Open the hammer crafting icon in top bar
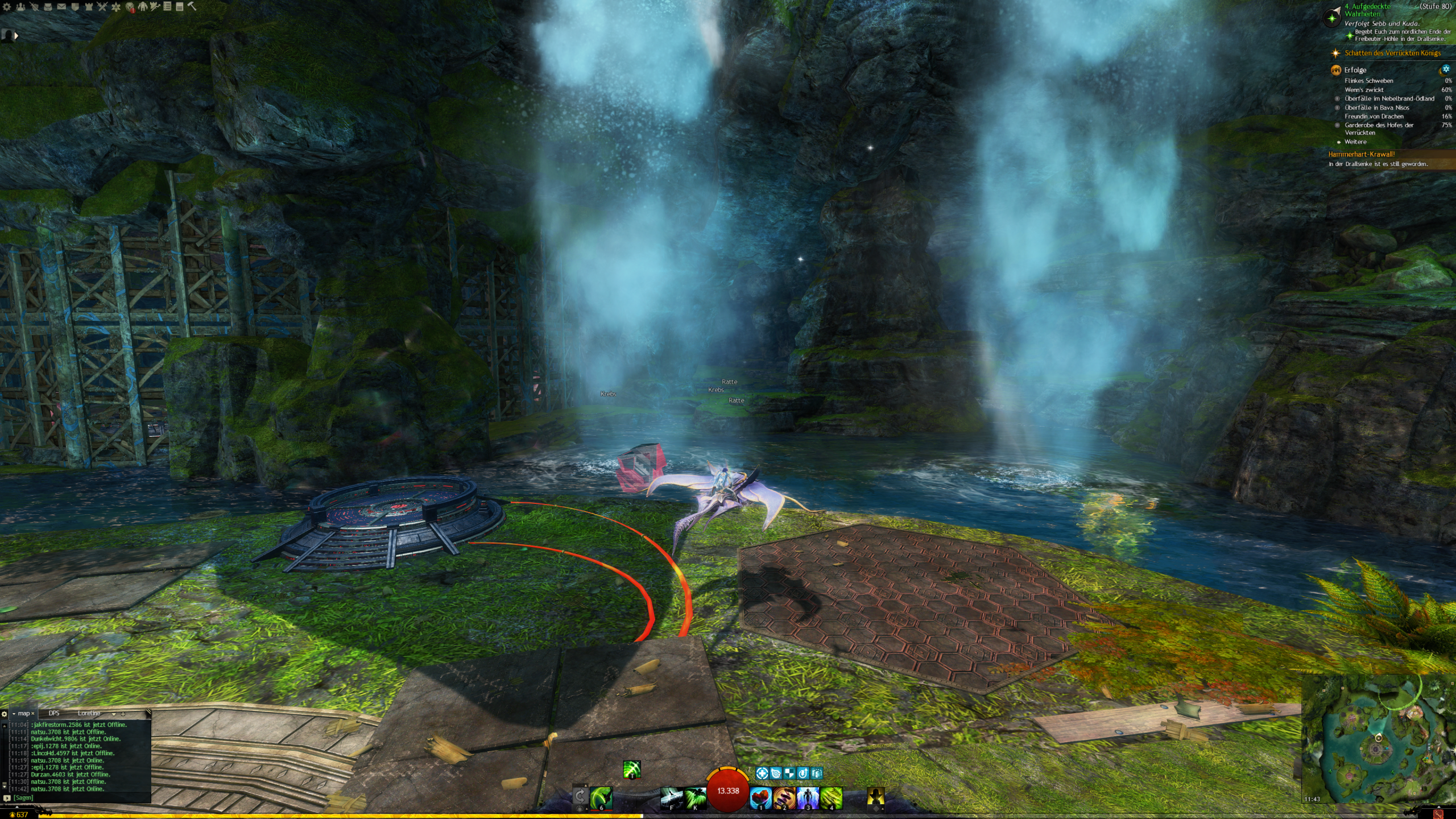The image size is (1456, 819). 192,6
